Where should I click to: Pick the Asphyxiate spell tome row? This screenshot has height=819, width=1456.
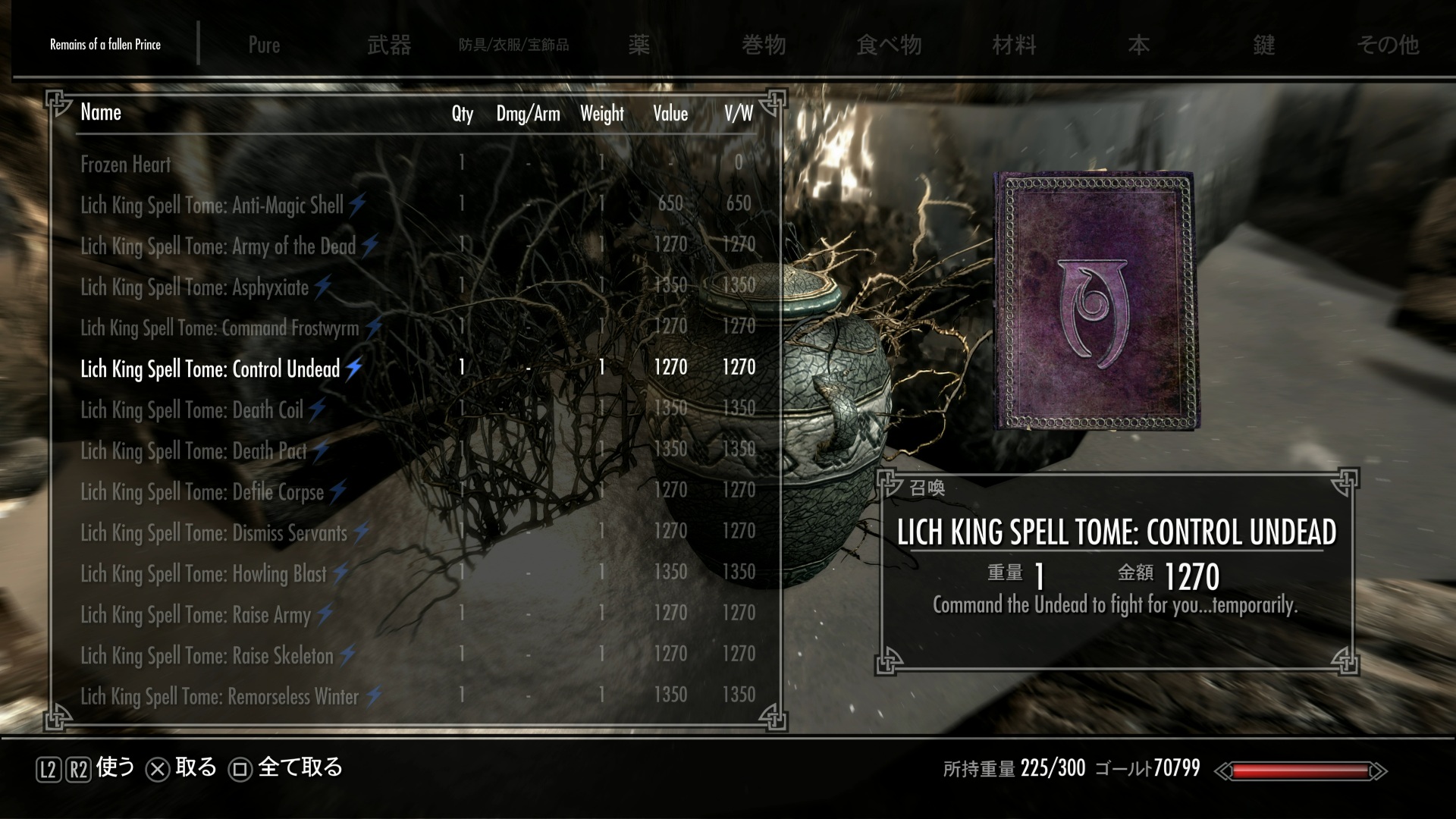pyautogui.click(x=195, y=287)
